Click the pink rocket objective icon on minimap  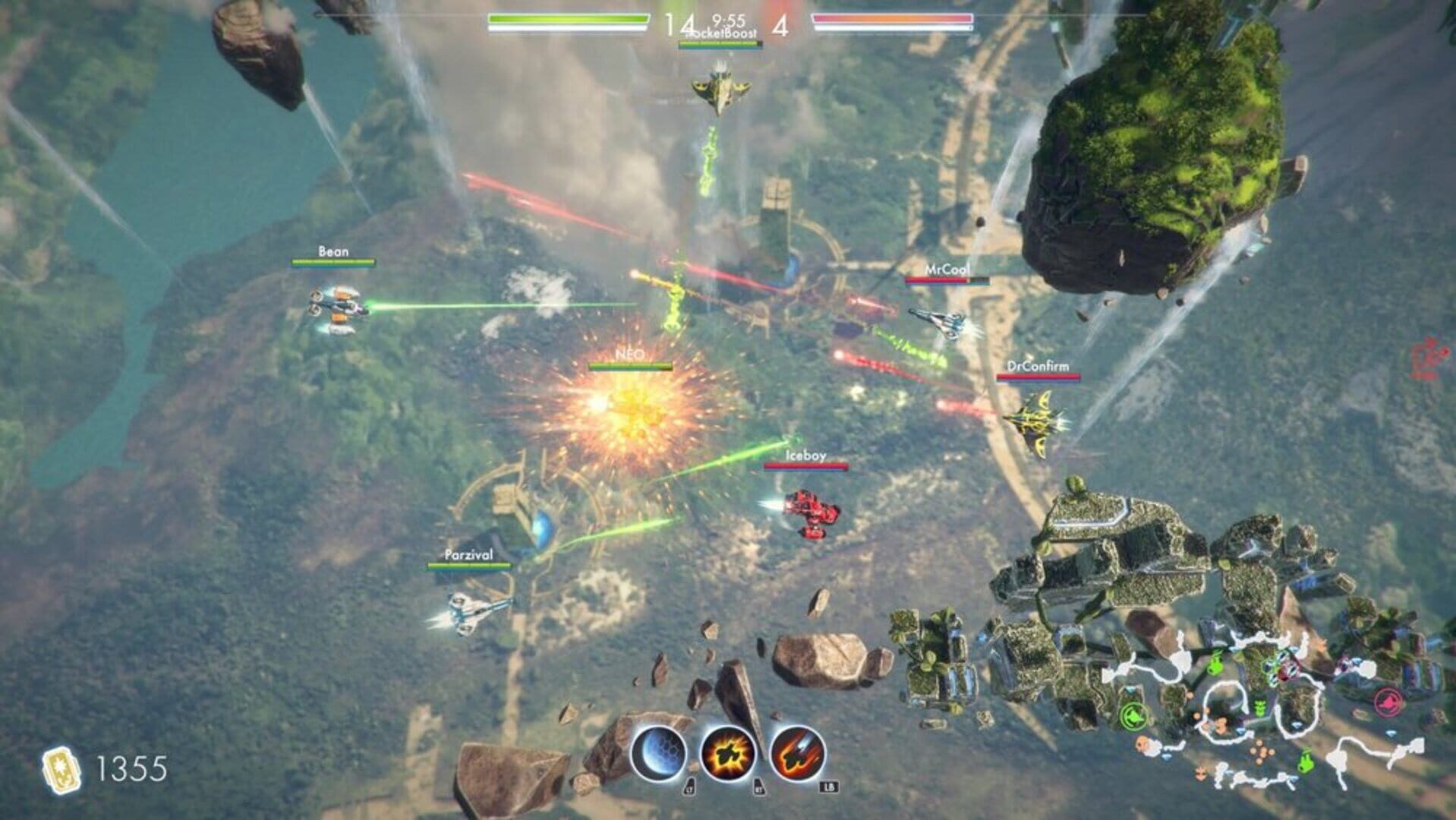pos(1388,701)
